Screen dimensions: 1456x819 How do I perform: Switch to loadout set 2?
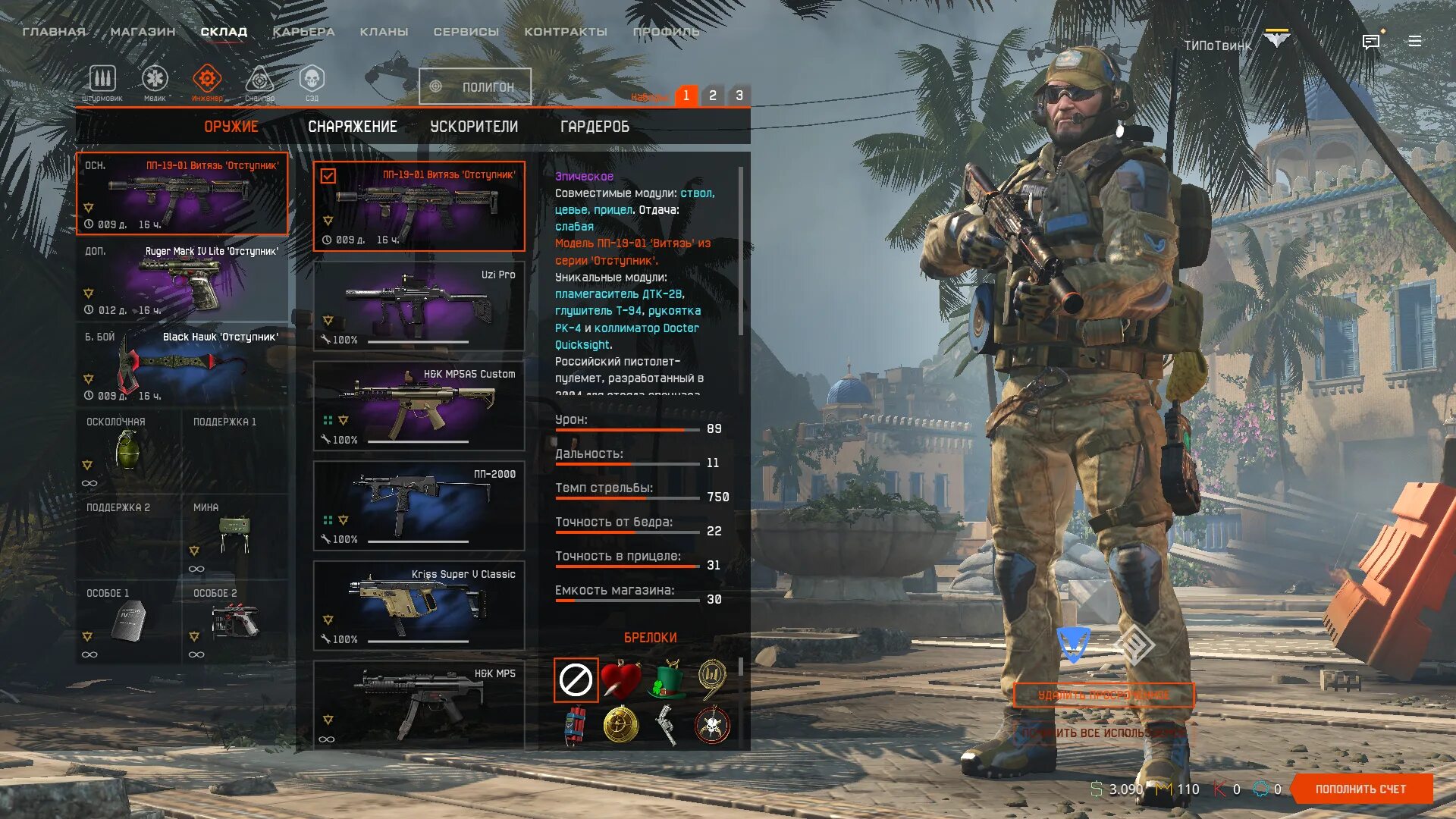coord(712,96)
